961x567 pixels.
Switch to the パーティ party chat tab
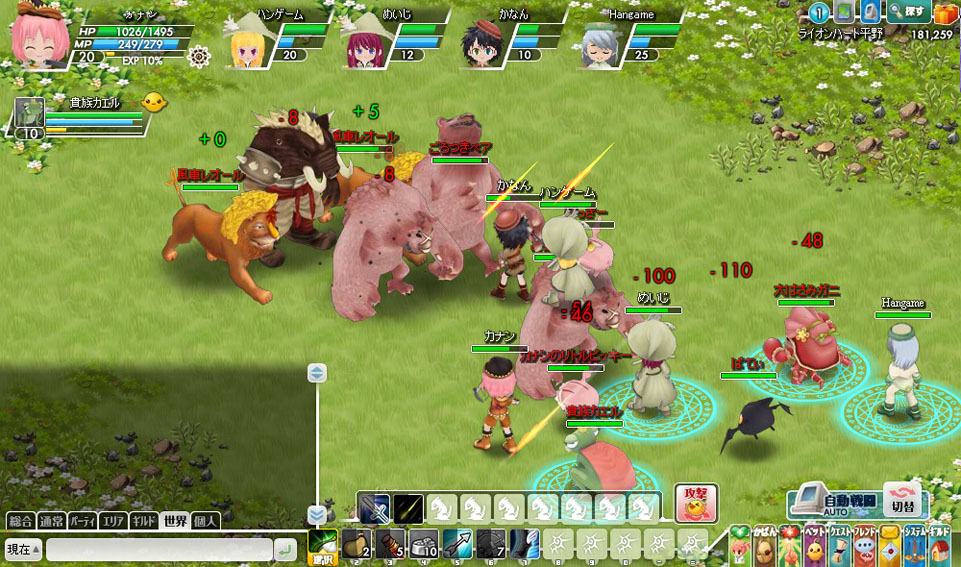click(83, 521)
